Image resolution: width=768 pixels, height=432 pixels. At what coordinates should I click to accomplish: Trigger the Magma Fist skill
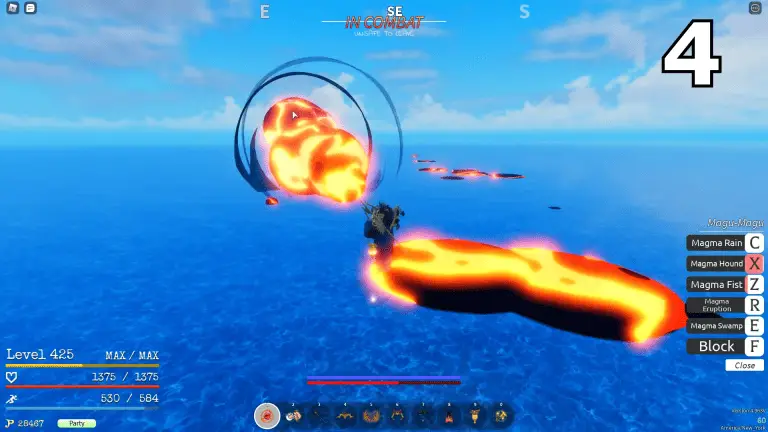(x=716, y=284)
